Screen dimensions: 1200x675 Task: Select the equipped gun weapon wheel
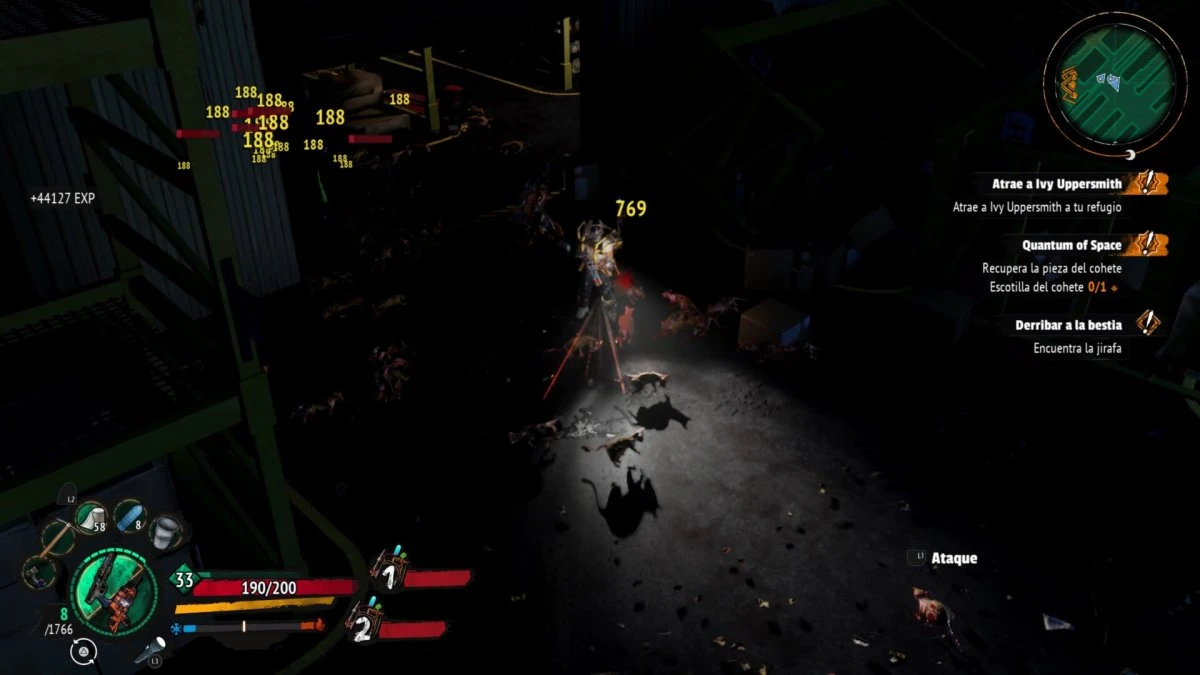coord(113,591)
